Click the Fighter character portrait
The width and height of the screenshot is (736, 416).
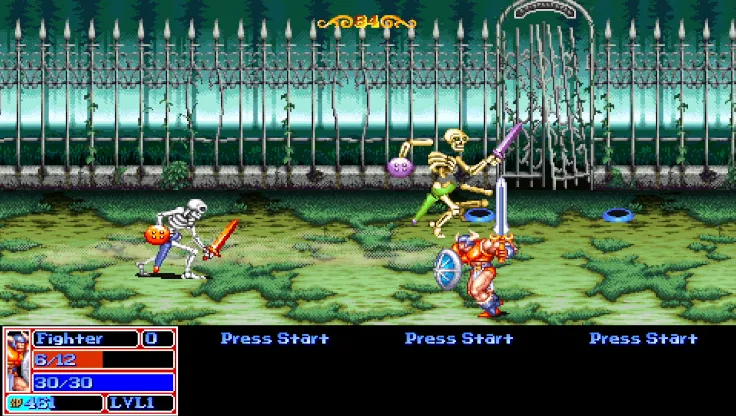17,361
